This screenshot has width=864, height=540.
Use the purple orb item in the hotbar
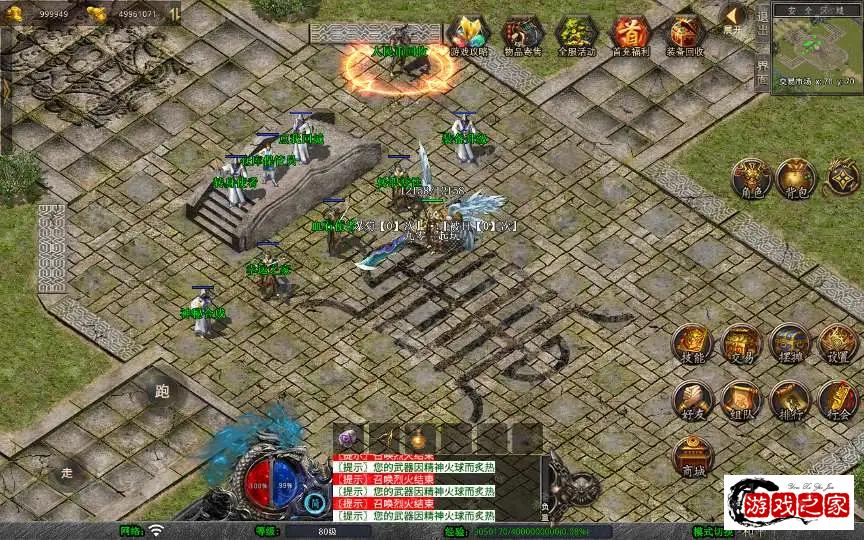point(349,437)
